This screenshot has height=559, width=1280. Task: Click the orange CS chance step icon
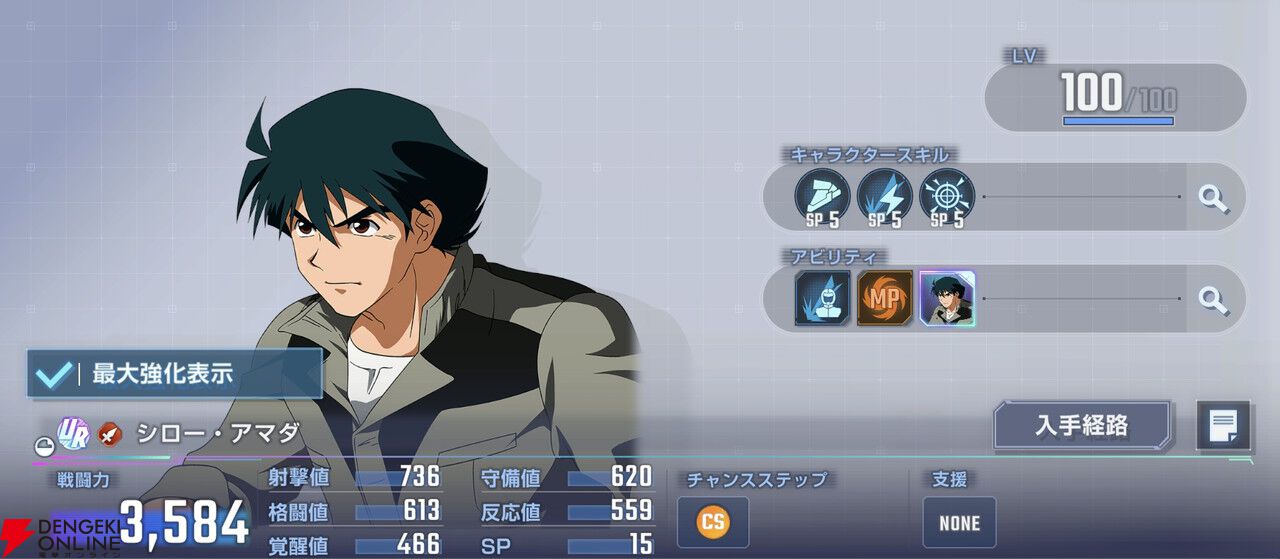click(712, 522)
